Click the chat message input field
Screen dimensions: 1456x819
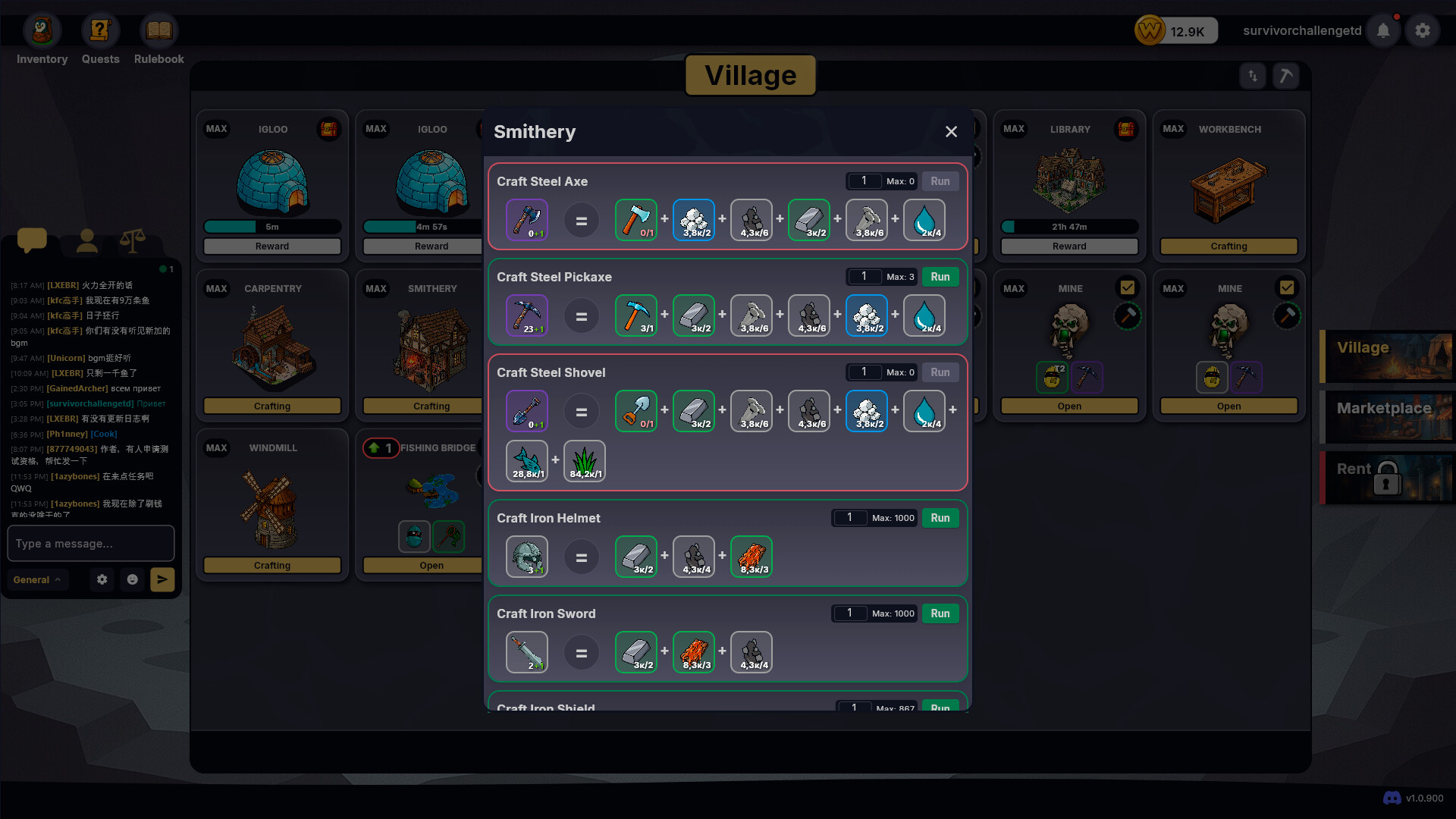pyautogui.click(x=90, y=543)
